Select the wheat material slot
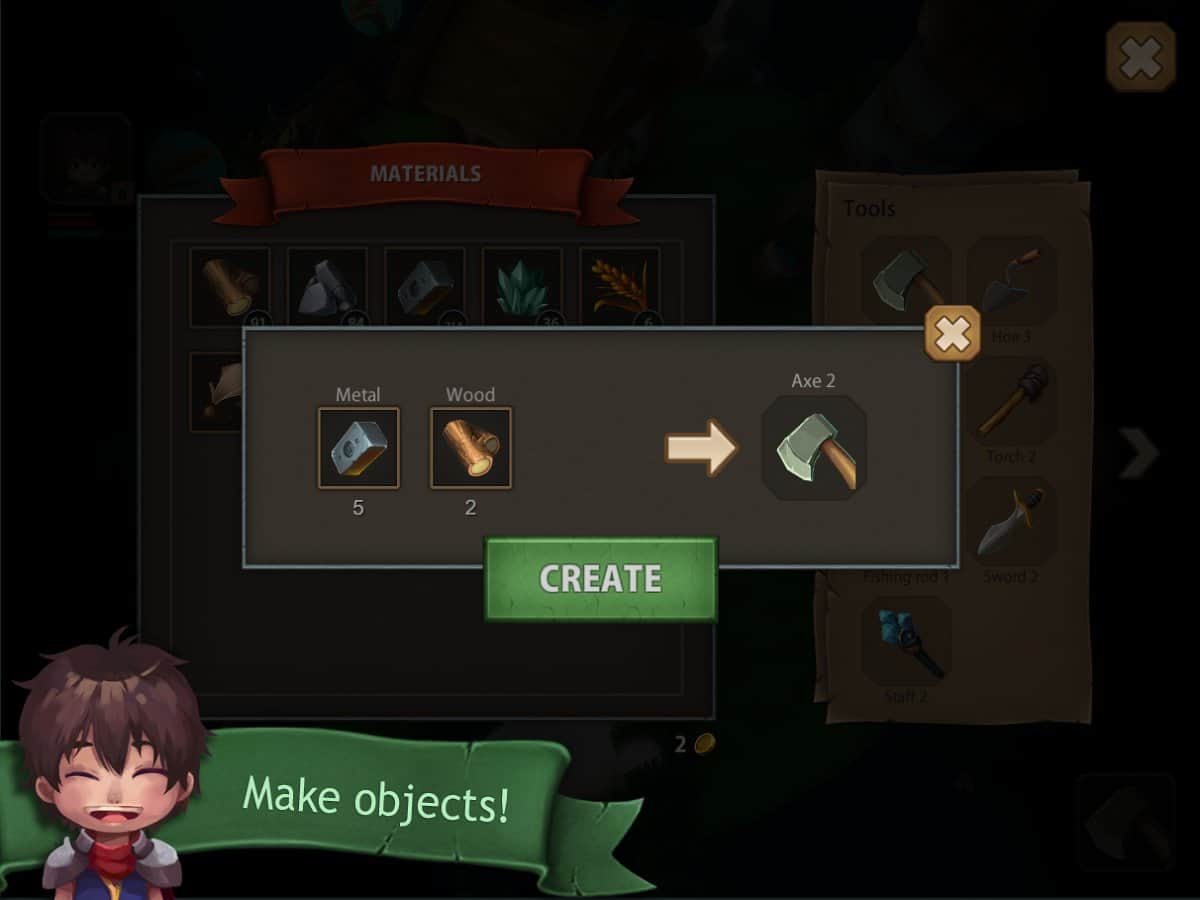 [x=620, y=287]
